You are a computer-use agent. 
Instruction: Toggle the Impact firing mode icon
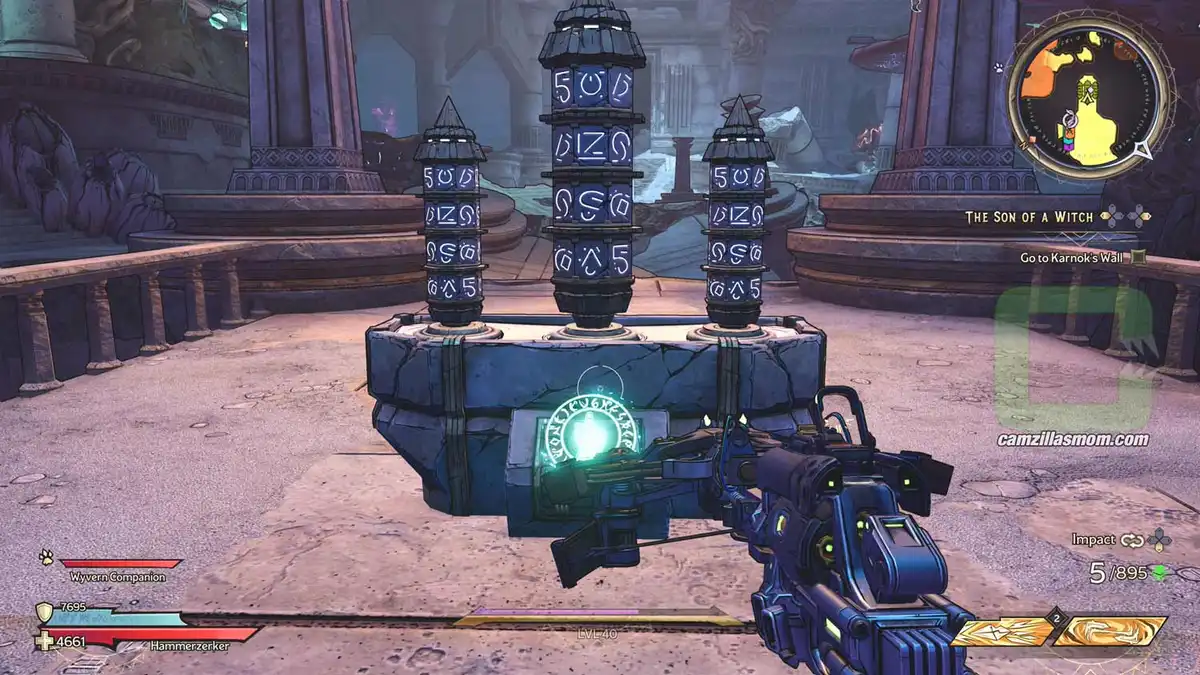tap(1131, 540)
